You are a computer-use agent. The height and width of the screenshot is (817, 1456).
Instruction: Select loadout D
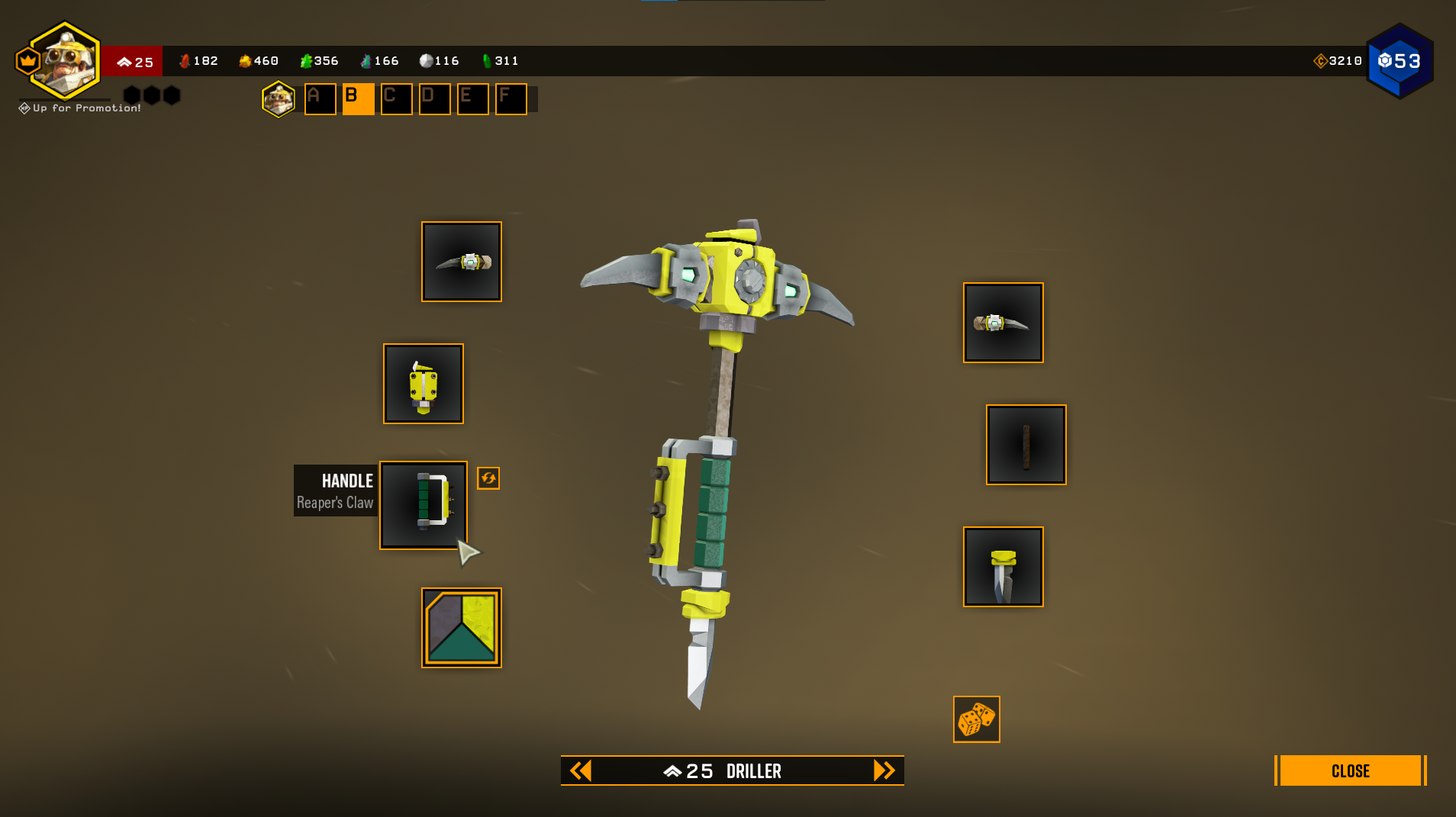coord(435,99)
